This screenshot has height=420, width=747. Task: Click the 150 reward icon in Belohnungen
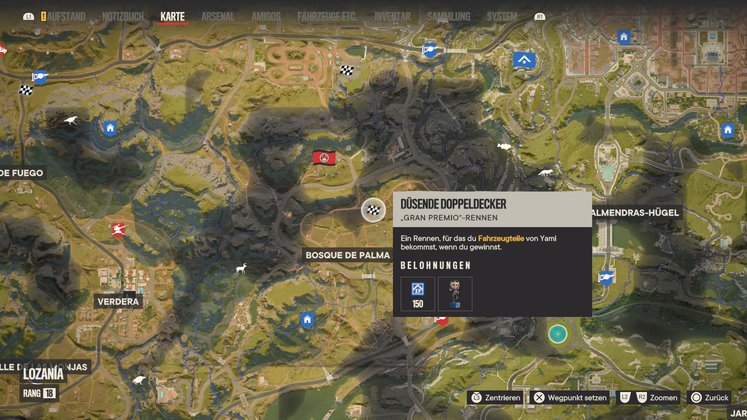coord(417,293)
